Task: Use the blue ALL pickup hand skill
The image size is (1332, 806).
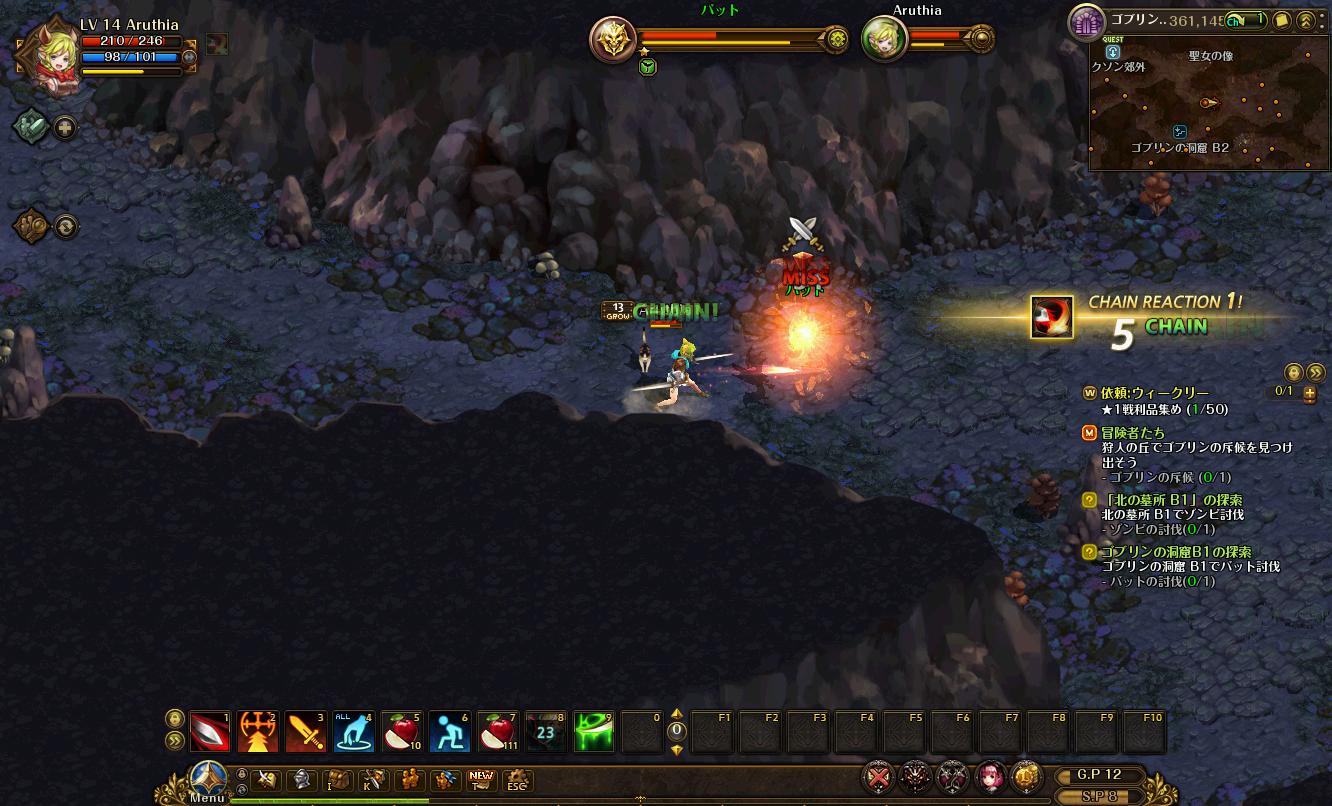Action: click(354, 732)
